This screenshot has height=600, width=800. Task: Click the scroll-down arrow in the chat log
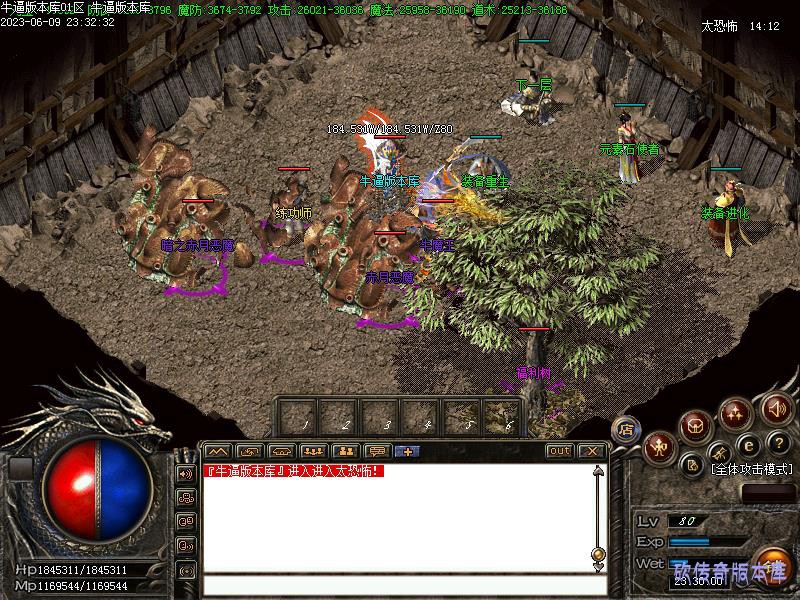598,567
